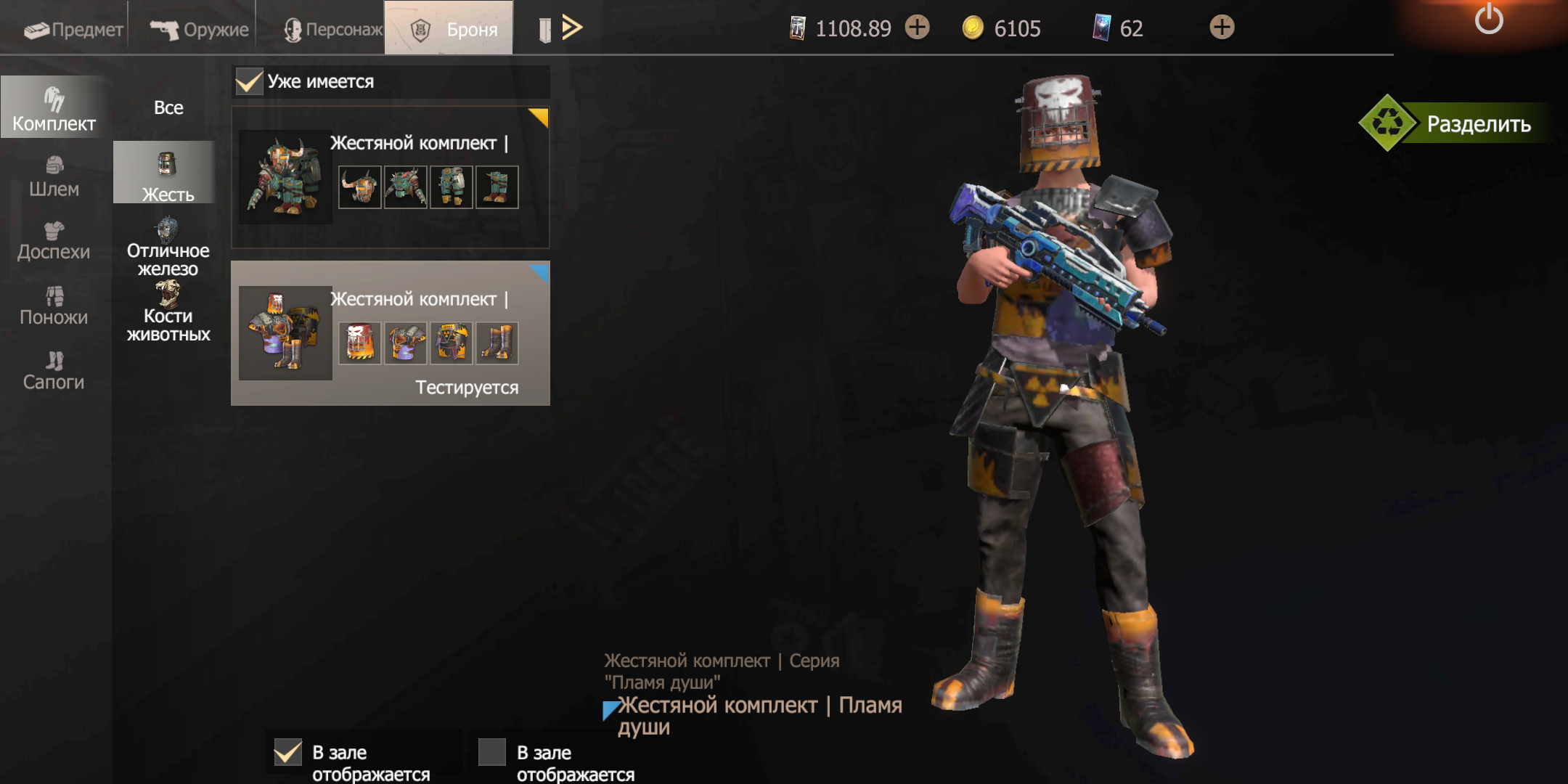Image resolution: width=1568 pixels, height=784 pixels.
Task: Switch to the Предмет tab
Action: (73, 29)
